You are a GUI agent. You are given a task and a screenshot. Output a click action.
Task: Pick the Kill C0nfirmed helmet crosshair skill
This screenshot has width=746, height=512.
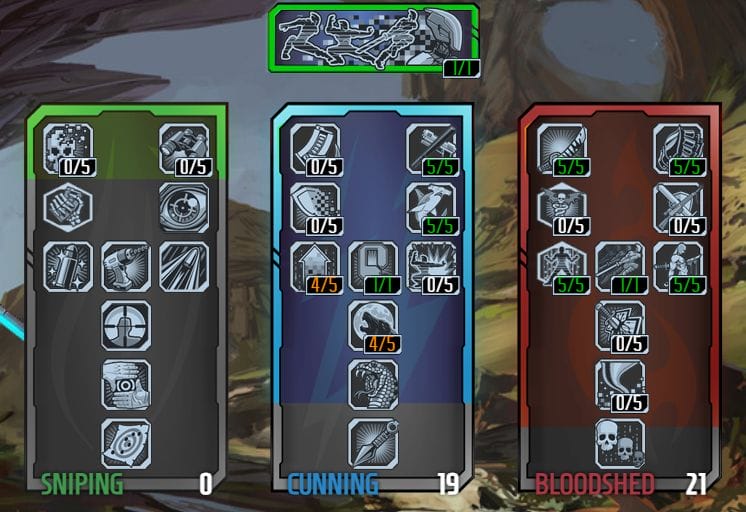coord(126,325)
